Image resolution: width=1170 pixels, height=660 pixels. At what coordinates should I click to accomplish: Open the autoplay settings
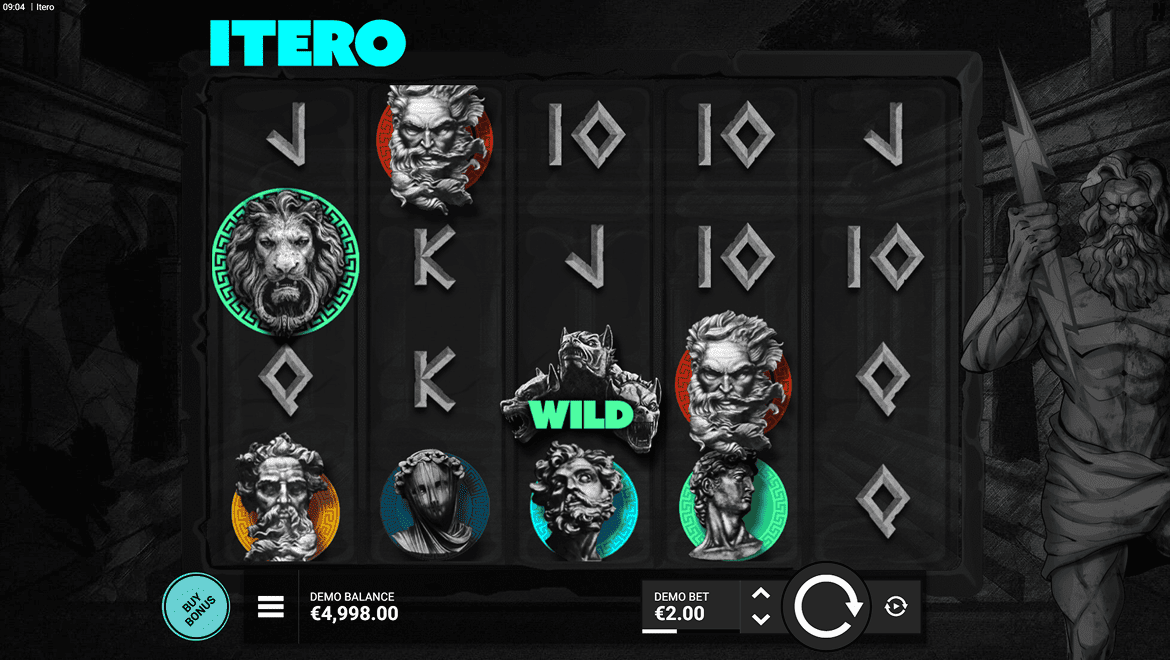pyautogui.click(x=896, y=606)
